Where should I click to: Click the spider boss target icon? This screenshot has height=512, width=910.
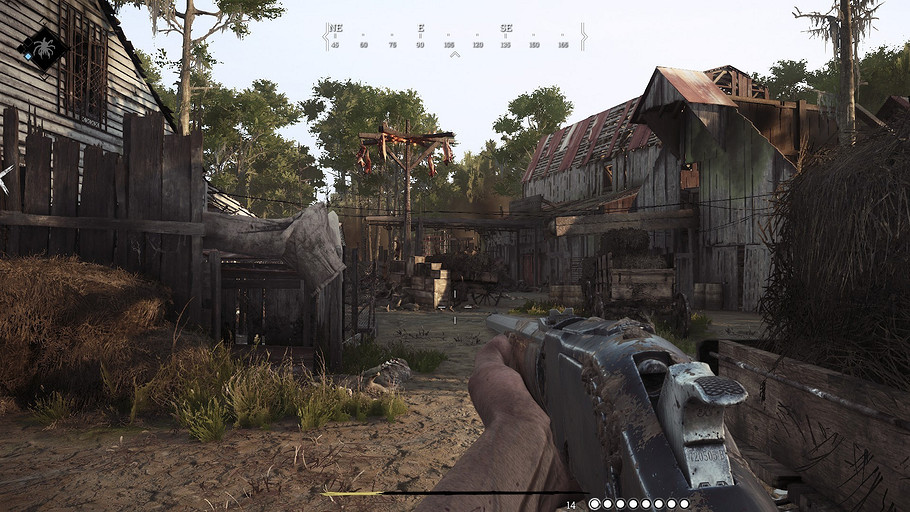click(x=42, y=47)
